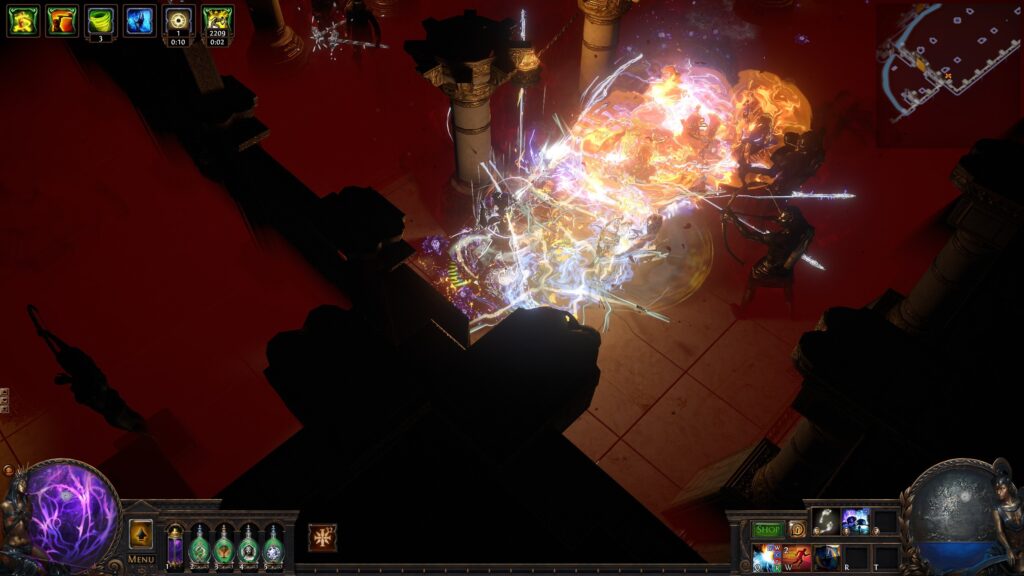Click the gold level-up arrow button
Screen dimensions: 1024x576
click(141, 534)
